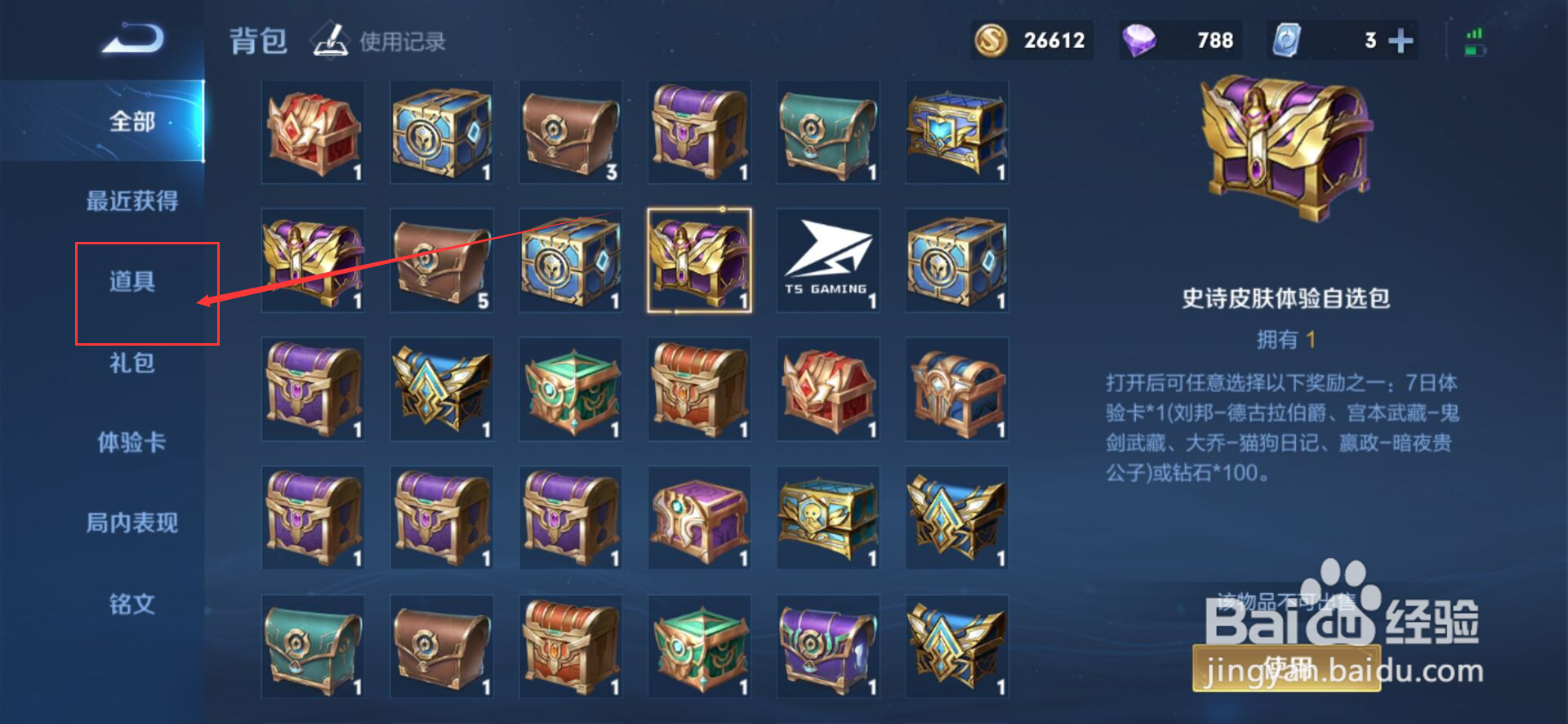Screen dimensions: 1568x724
Task: Click the red chest in the top-left grid slot
Action: 314,131
